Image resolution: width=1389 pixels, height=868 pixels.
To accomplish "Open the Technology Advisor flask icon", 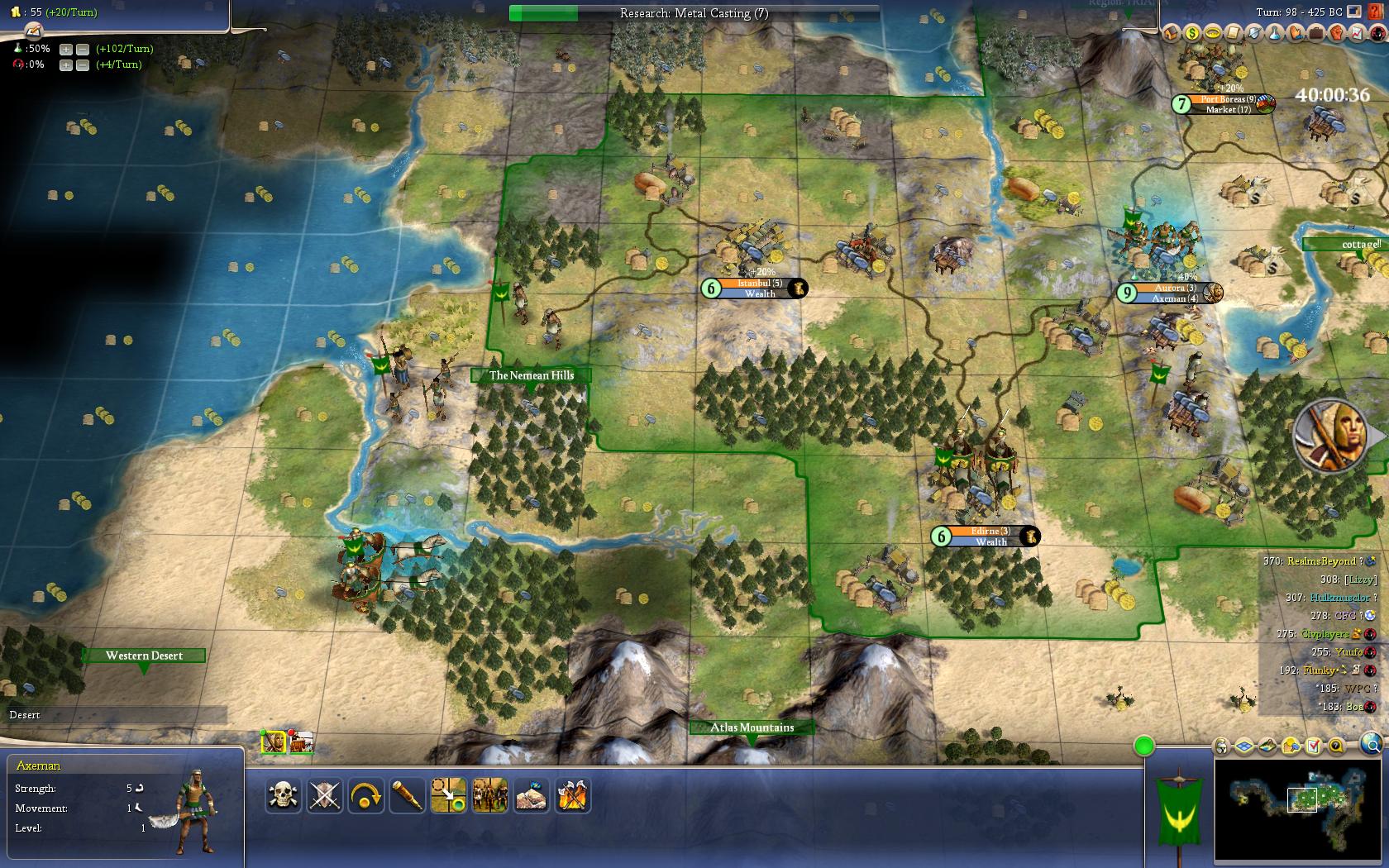I will click(1275, 33).
